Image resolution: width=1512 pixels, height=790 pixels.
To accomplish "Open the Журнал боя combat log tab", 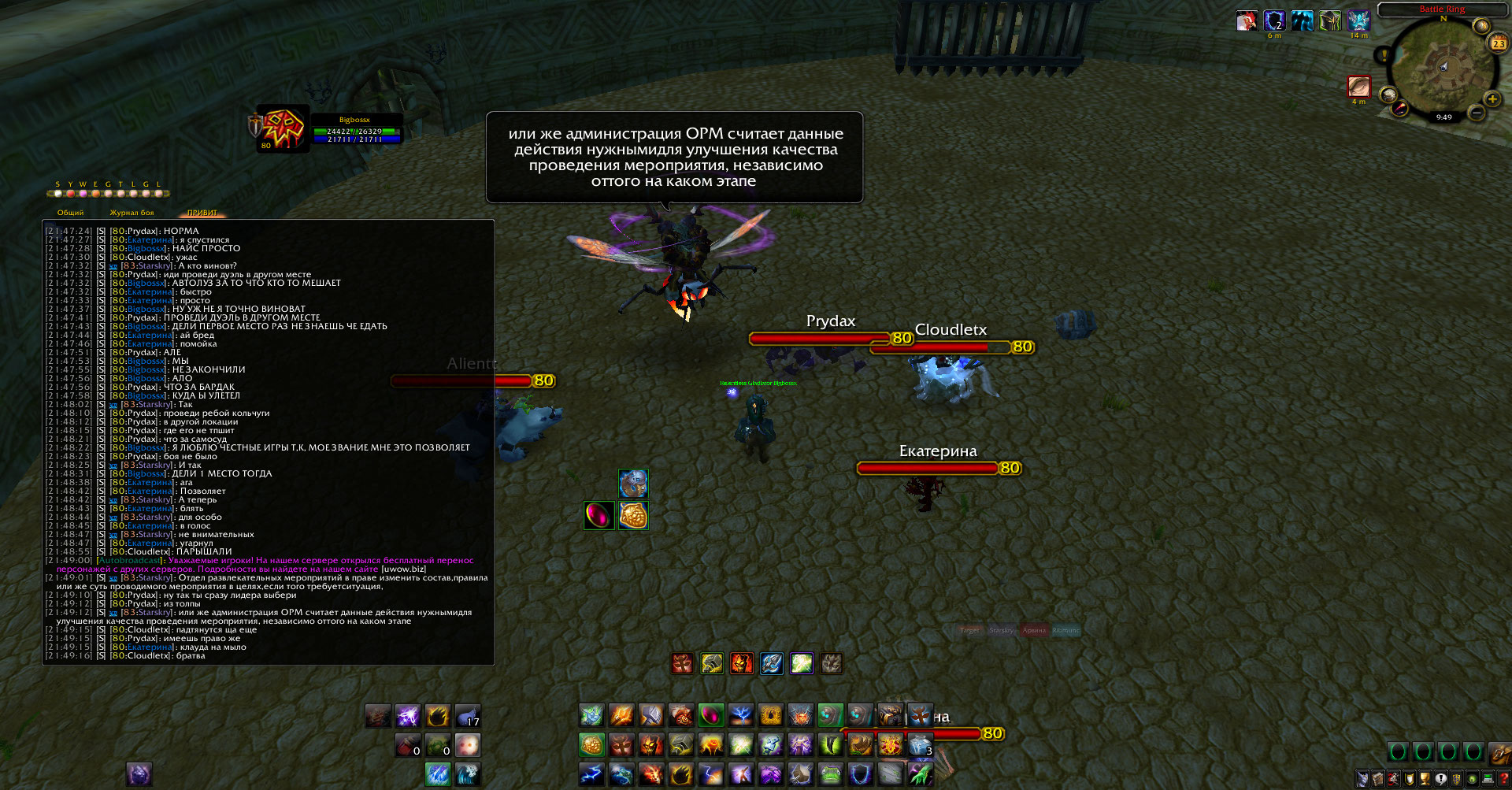I will [132, 213].
